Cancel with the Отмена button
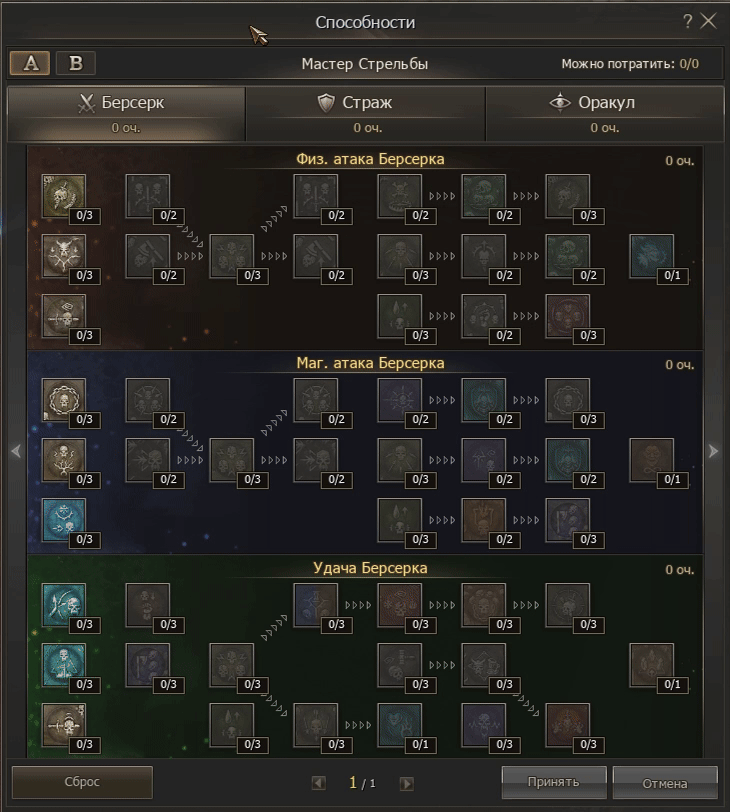 point(665,782)
